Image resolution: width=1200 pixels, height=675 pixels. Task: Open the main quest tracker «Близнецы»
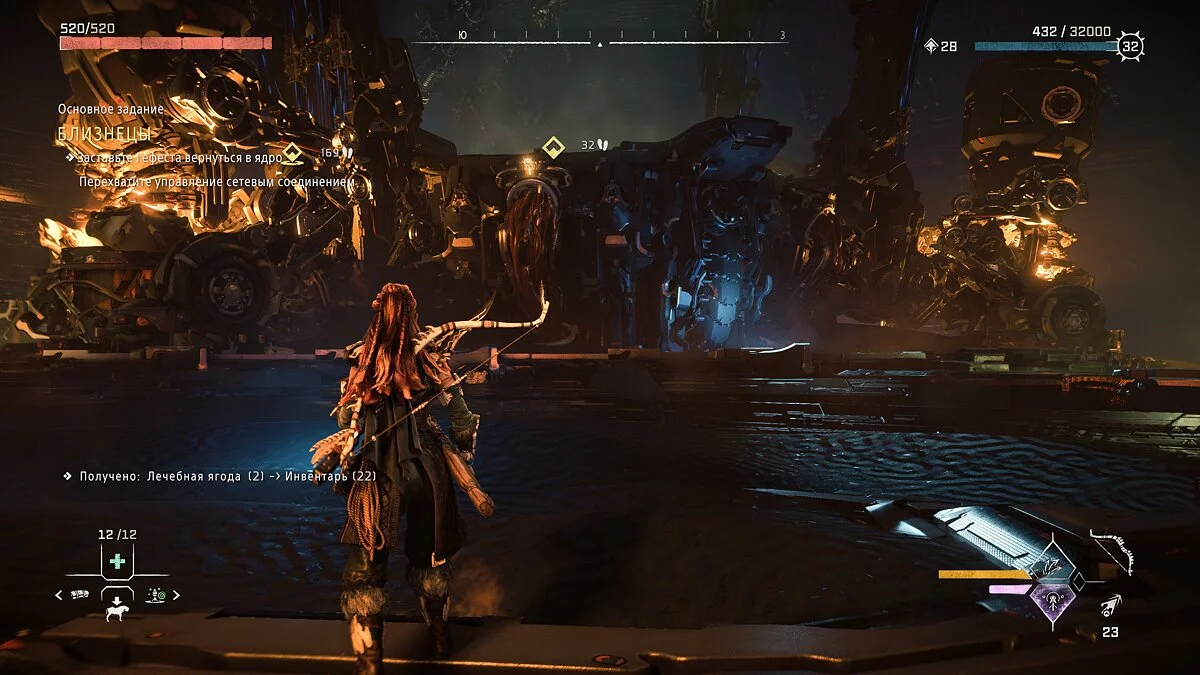105,132
